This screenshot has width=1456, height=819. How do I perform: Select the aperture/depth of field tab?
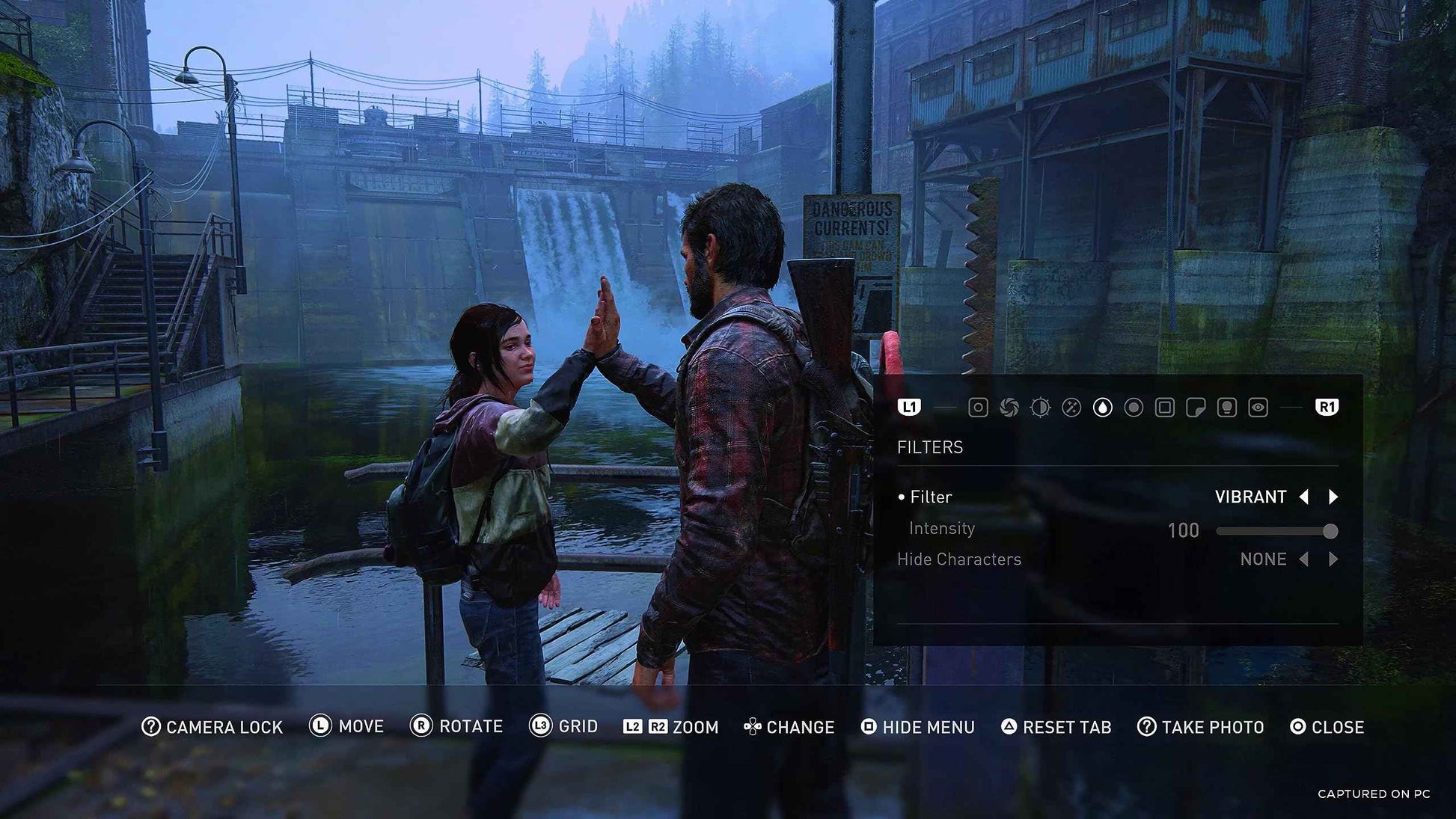coord(1009,408)
